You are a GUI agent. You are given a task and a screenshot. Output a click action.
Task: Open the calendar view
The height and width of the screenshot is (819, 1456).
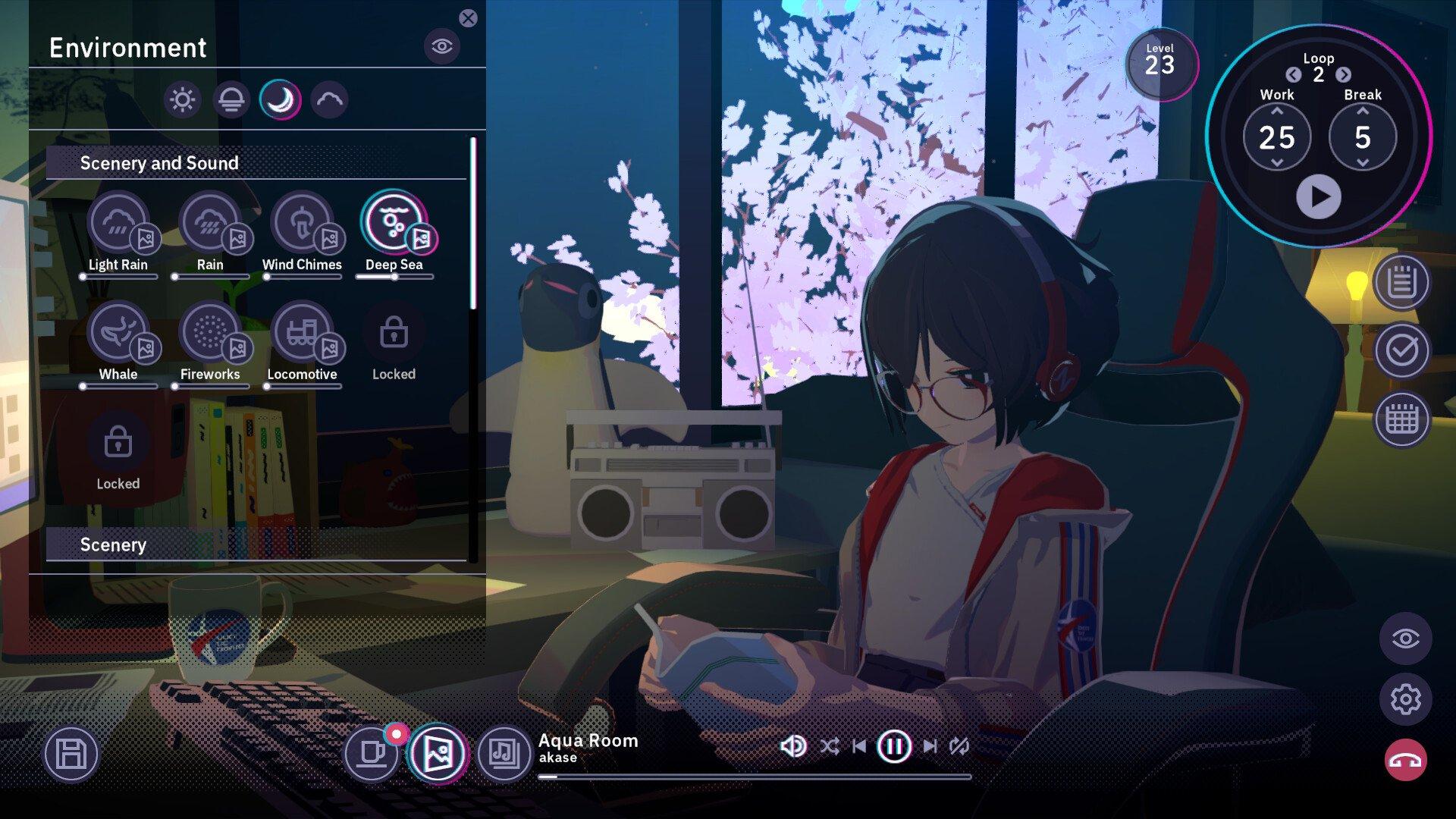[1401, 419]
